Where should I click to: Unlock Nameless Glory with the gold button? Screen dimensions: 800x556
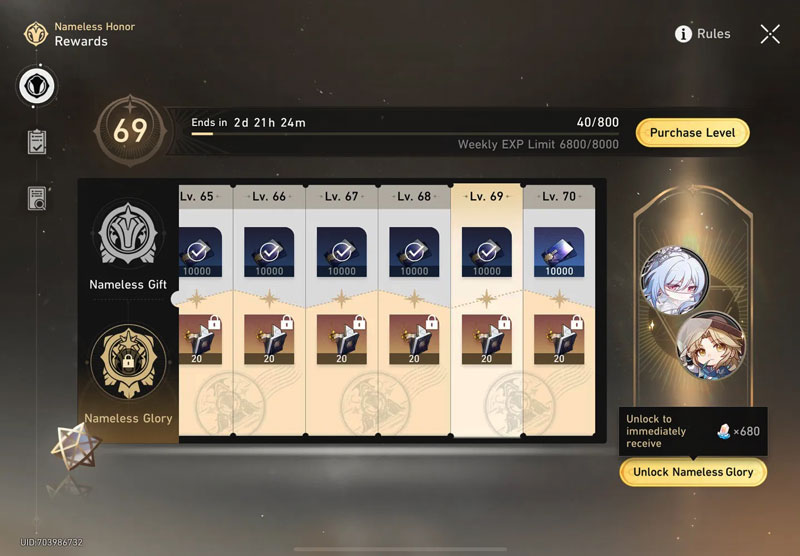(x=693, y=472)
